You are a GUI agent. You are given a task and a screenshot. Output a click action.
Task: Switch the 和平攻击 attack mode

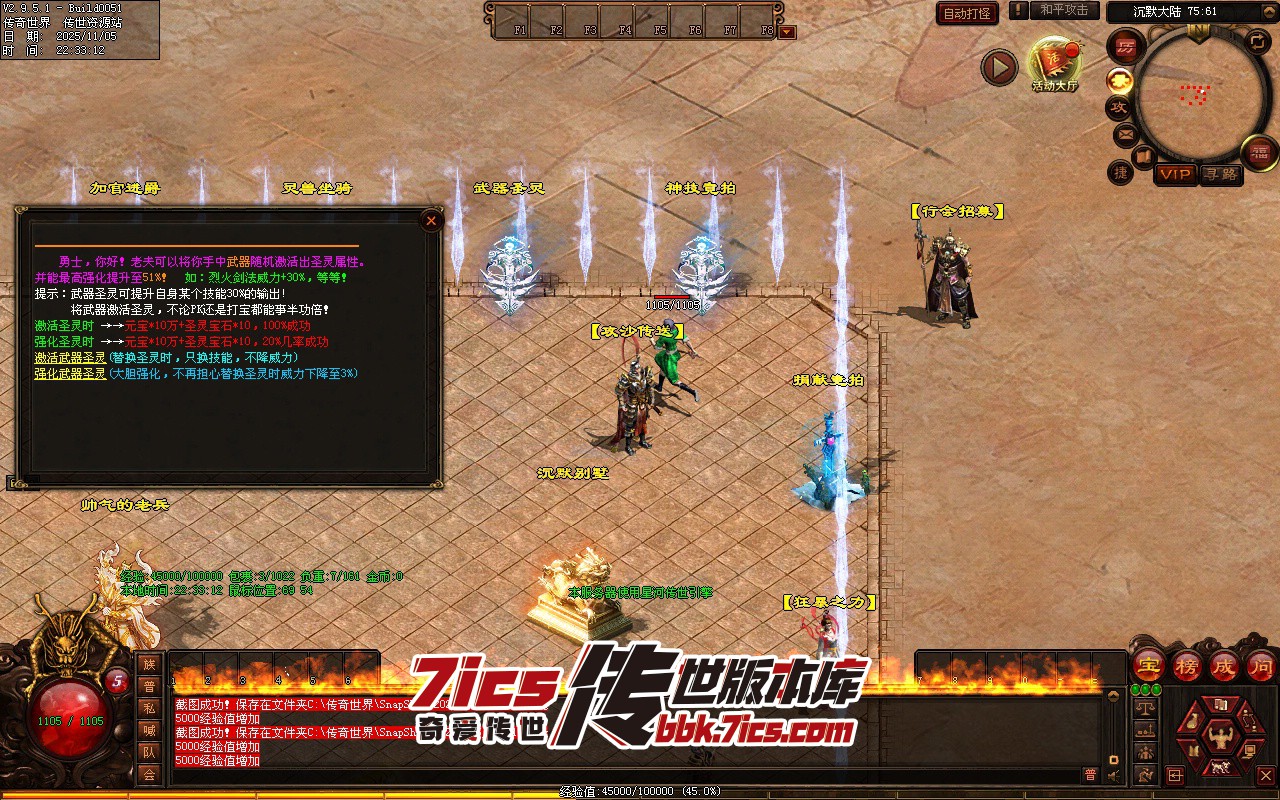(x=1064, y=10)
